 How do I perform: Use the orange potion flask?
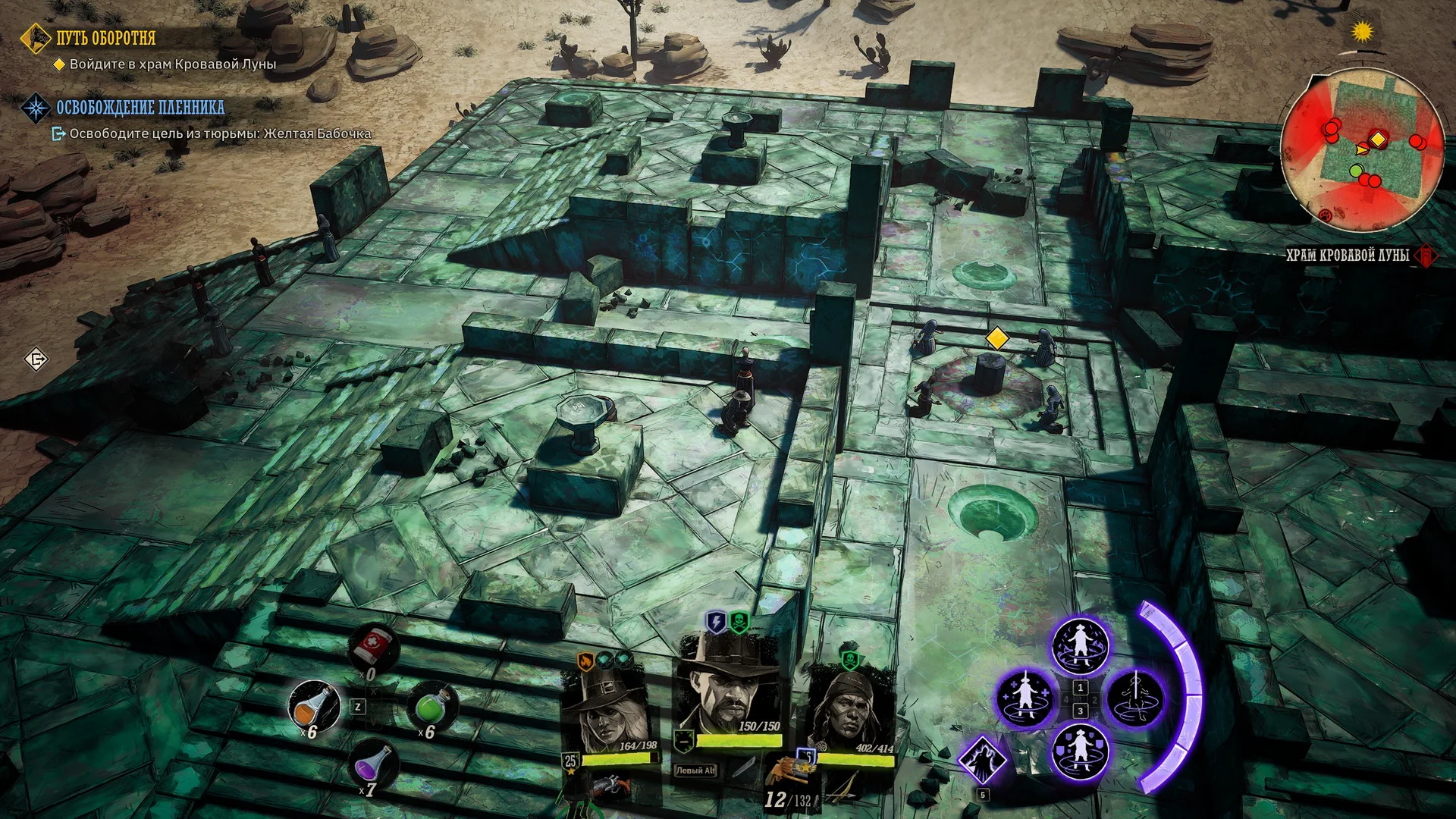tap(314, 706)
